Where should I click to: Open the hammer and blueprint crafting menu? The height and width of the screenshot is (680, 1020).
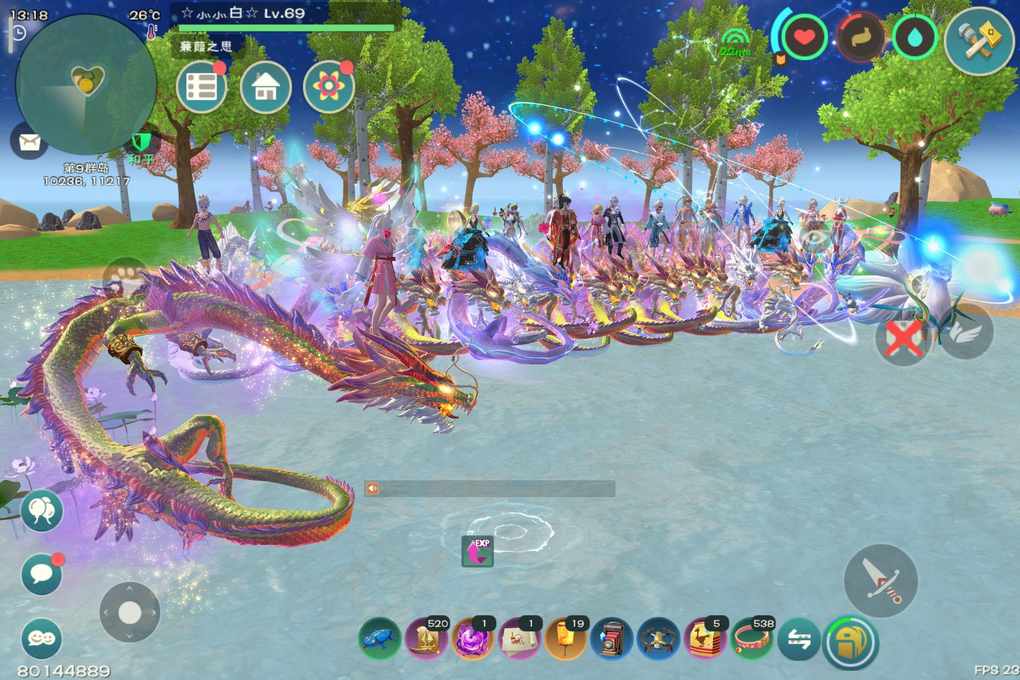point(979,40)
